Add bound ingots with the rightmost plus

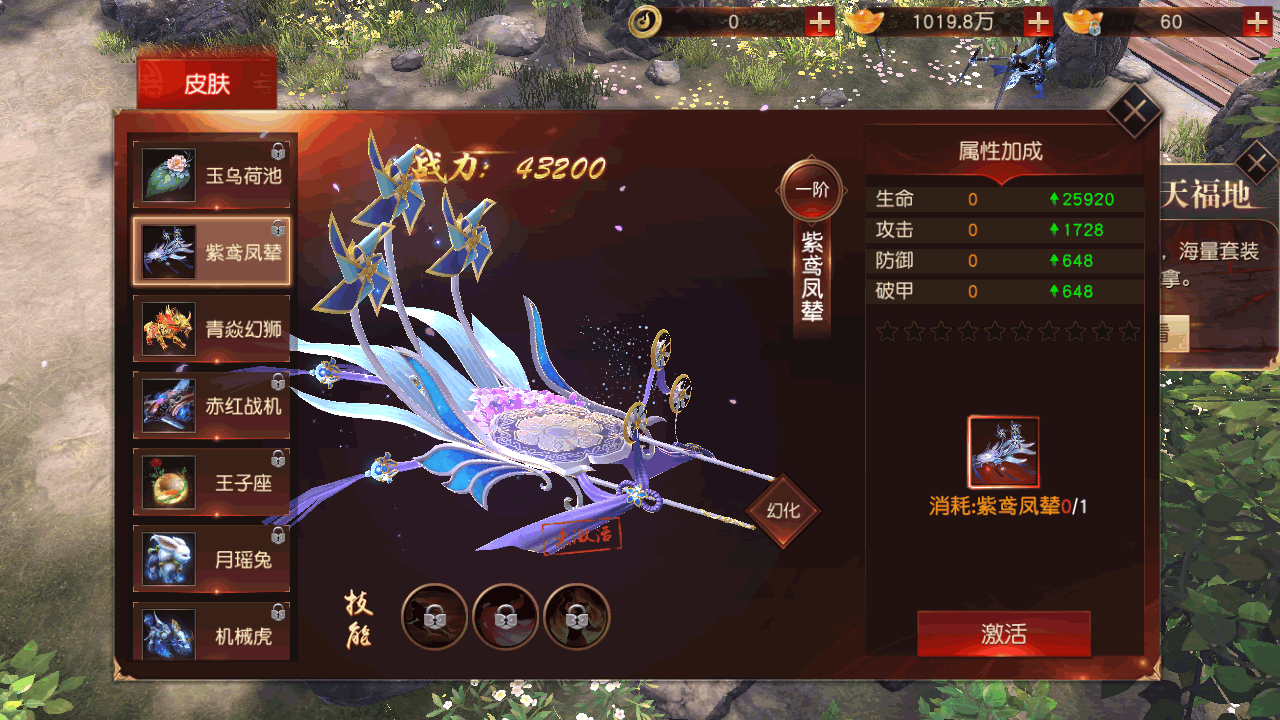point(1257,22)
